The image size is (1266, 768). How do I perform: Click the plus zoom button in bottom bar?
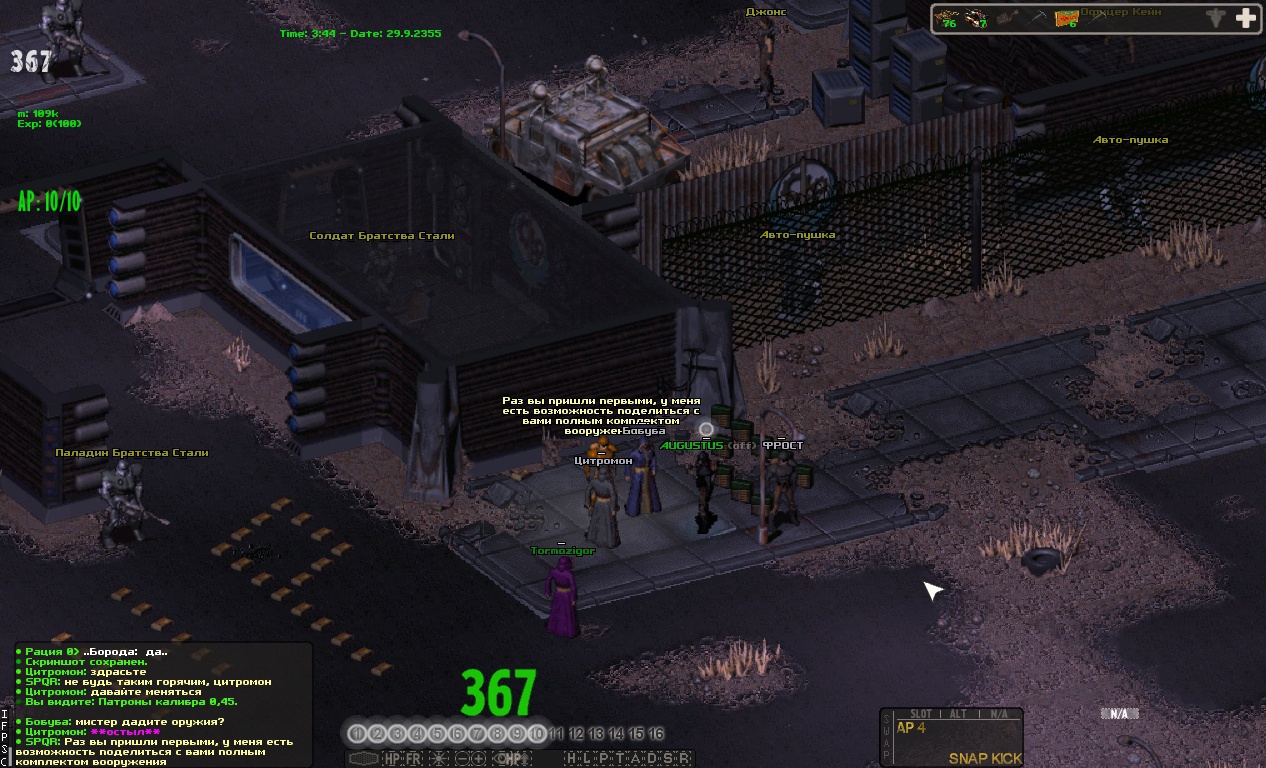(480, 759)
